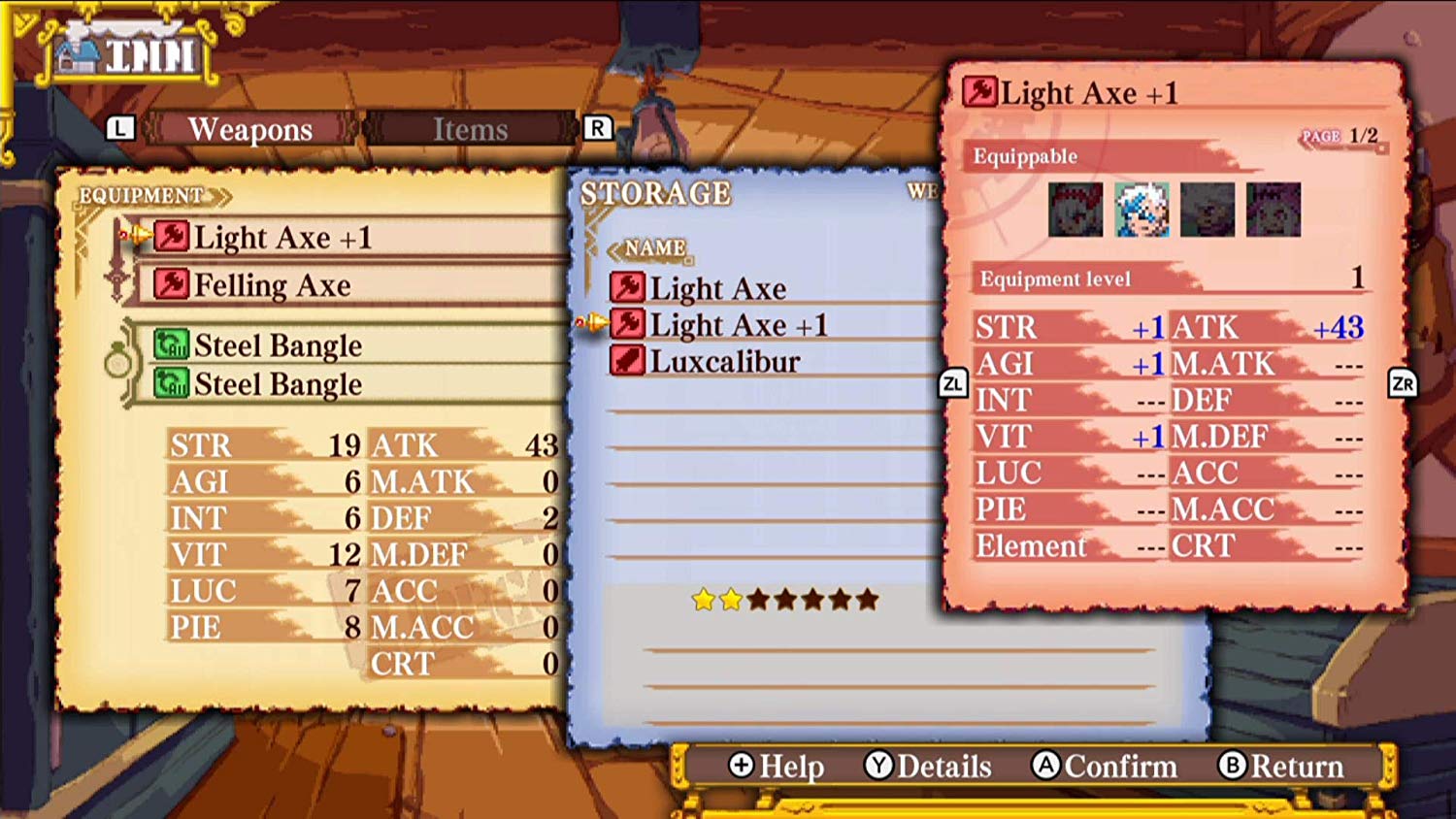Click the red weapon icon beside Luxcalibur
The height and width of the screenshot is (819, 1456).
point(629,360)
